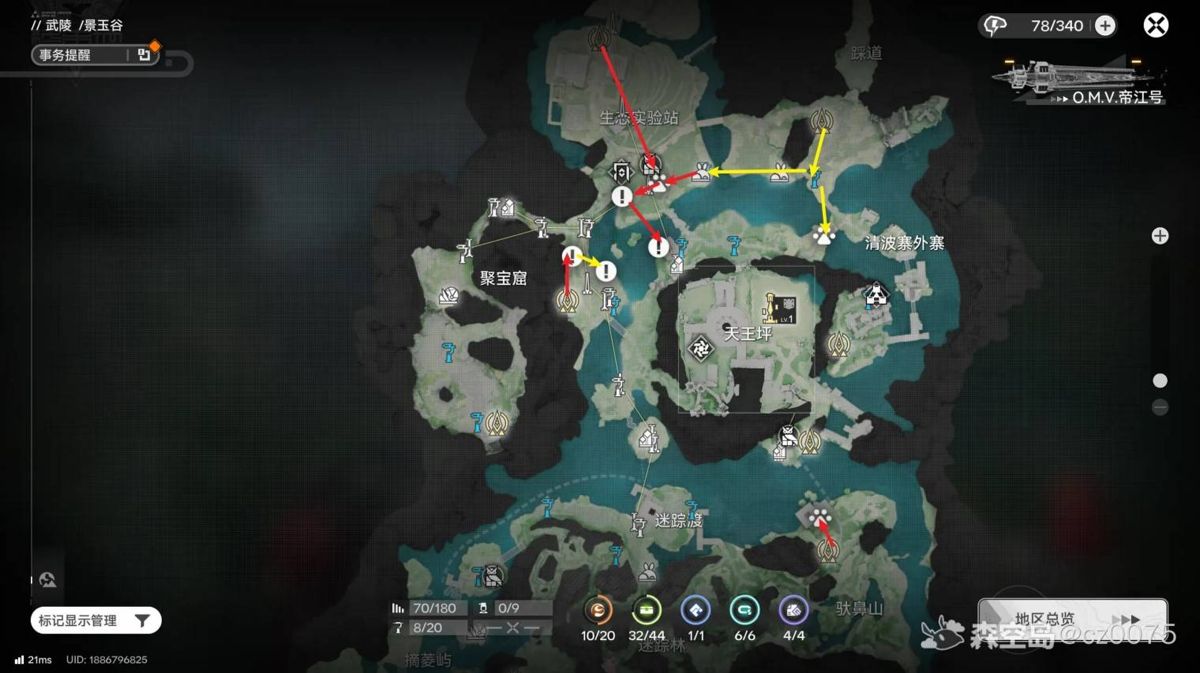Click the purple 4/4 collectible tracker

click(x=793, y=610)
